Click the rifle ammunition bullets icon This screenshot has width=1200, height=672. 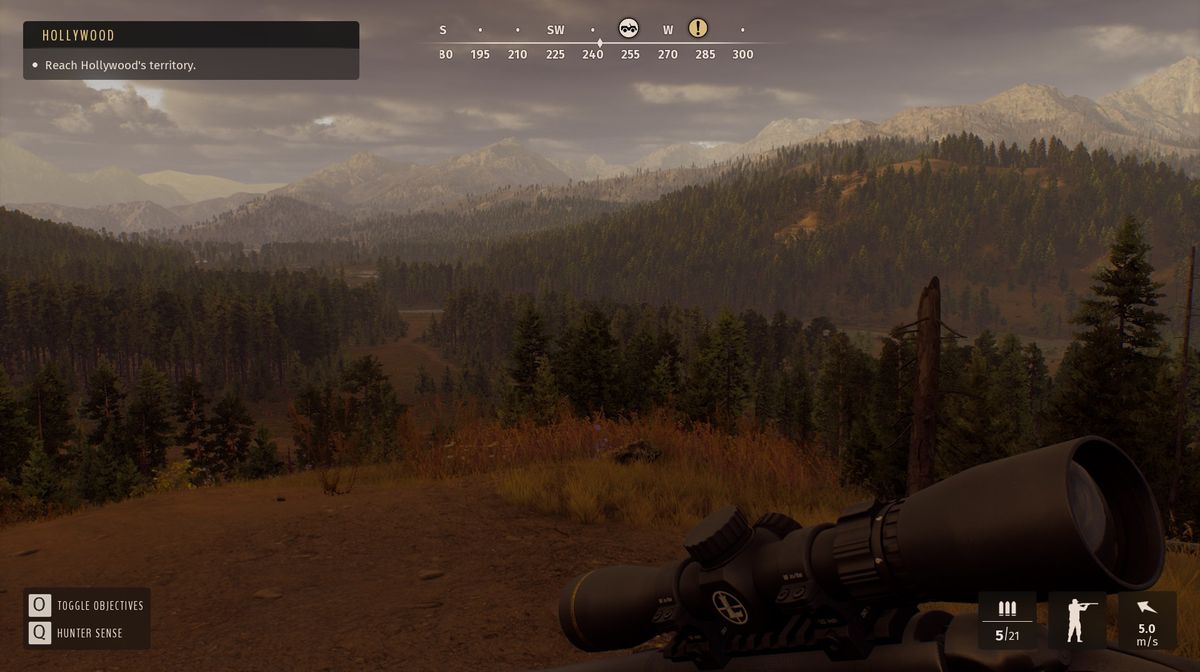click(x=1006, y=609)
